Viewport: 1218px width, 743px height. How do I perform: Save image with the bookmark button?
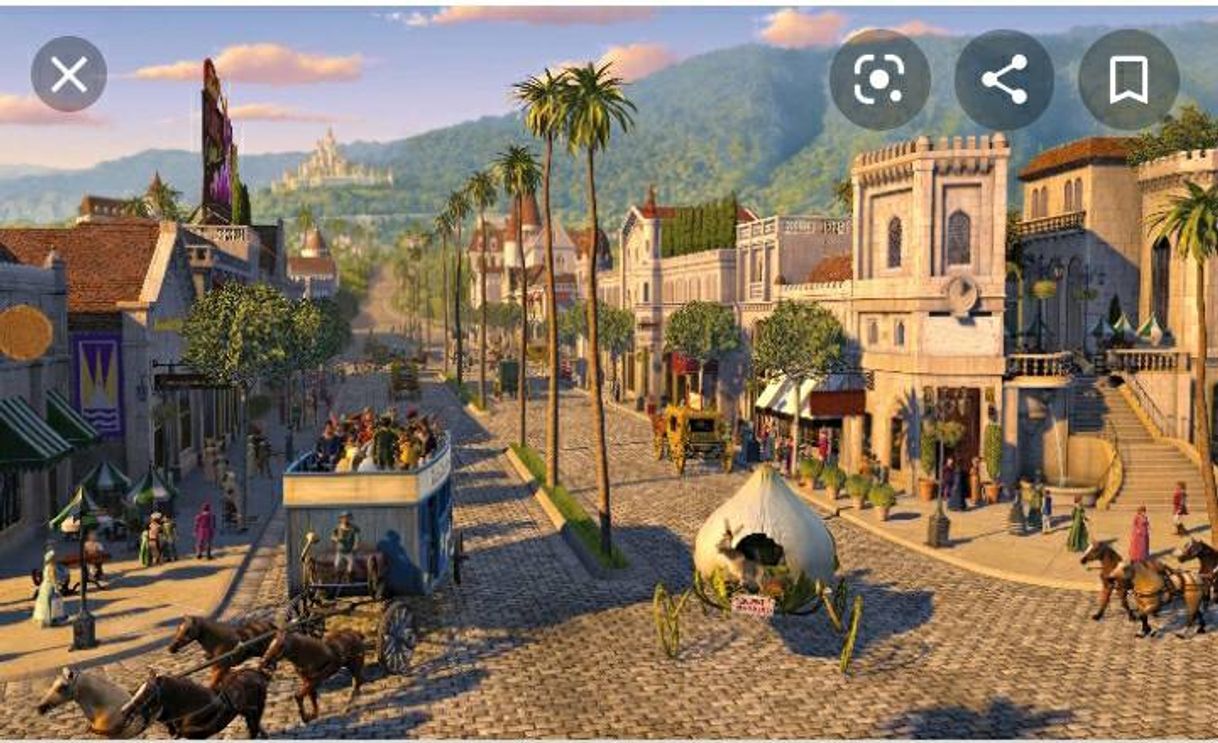pyautogui.click(x=1128, y=80)
